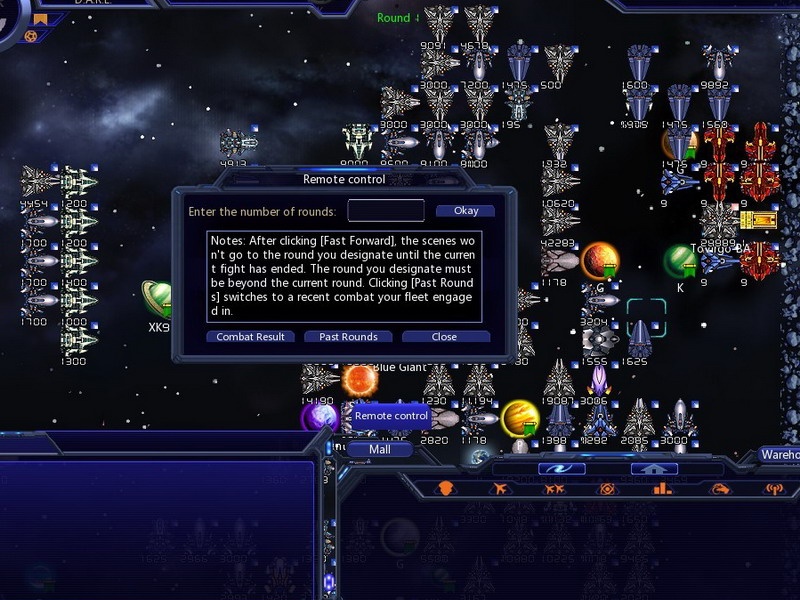Select the double airplane fleet icon
800x600 pixels.
pos(553,489)
